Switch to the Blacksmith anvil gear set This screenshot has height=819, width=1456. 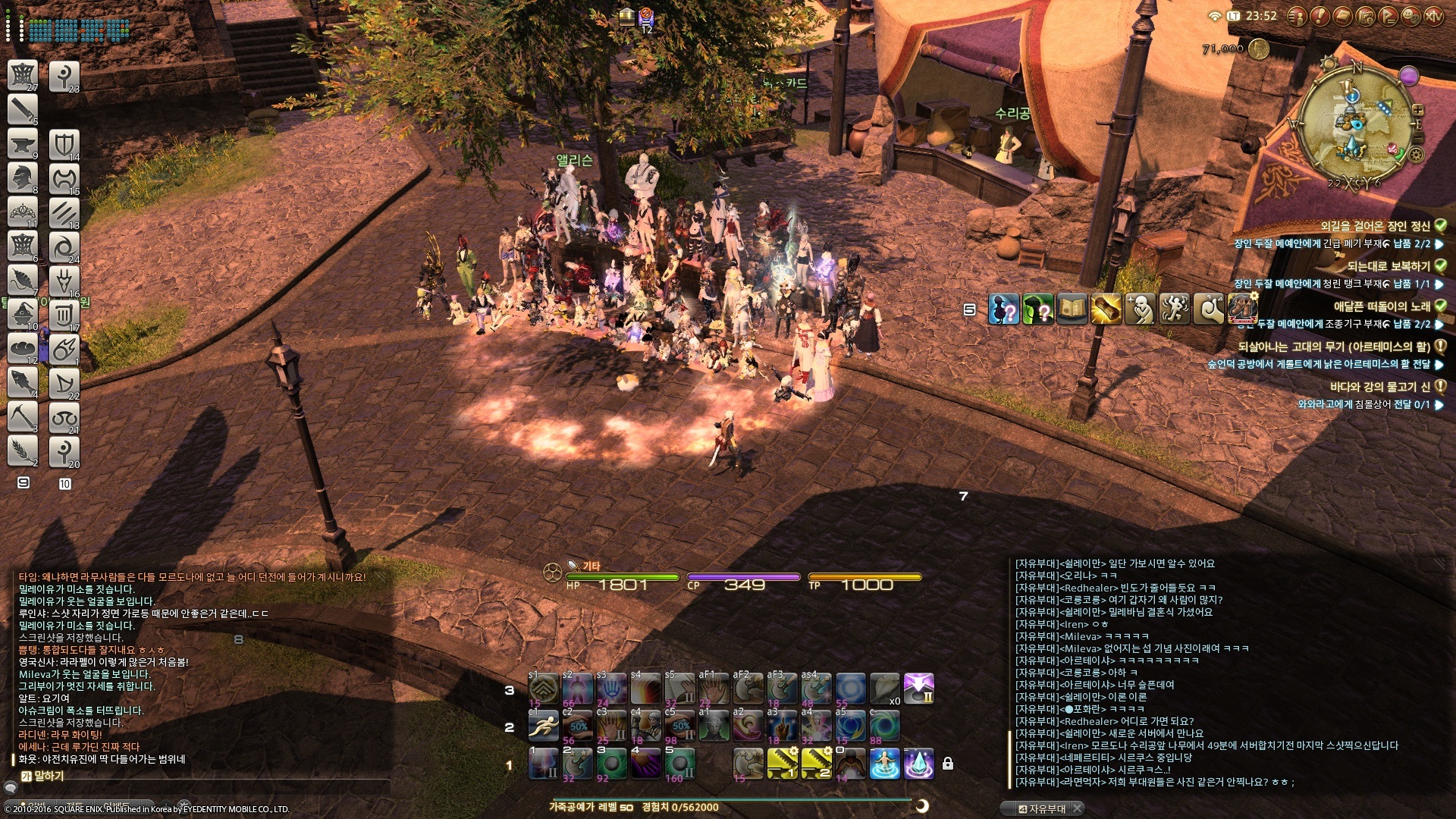pyautogui.click(x=23, y=143)
